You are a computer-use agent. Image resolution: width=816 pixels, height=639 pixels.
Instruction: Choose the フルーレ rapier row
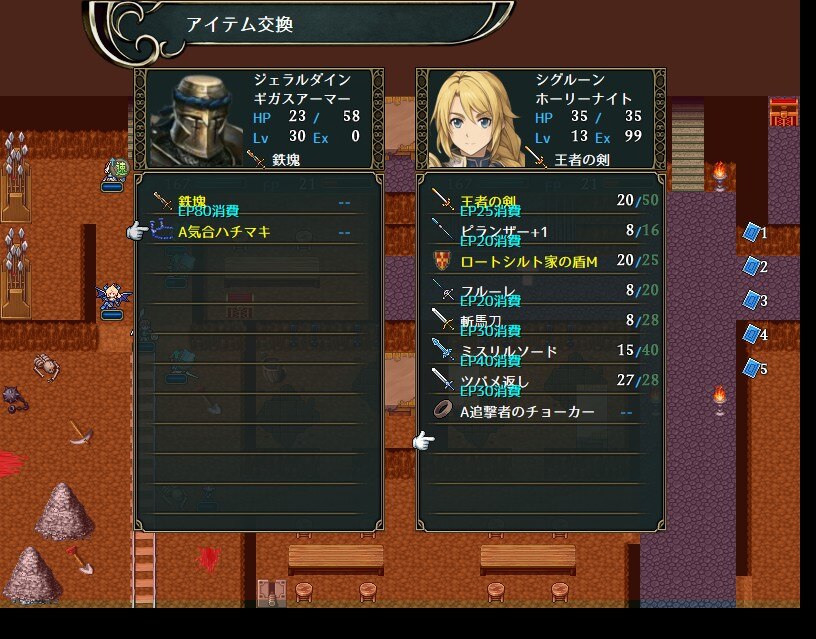[540, 291]
